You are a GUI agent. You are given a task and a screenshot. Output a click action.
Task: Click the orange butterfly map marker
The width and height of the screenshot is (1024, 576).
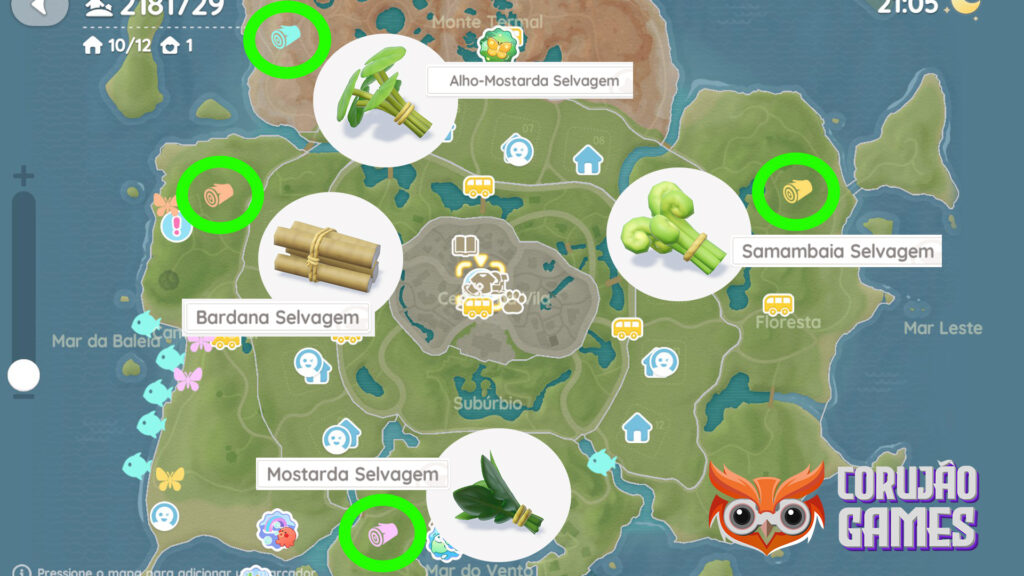[x=163, y=205]
